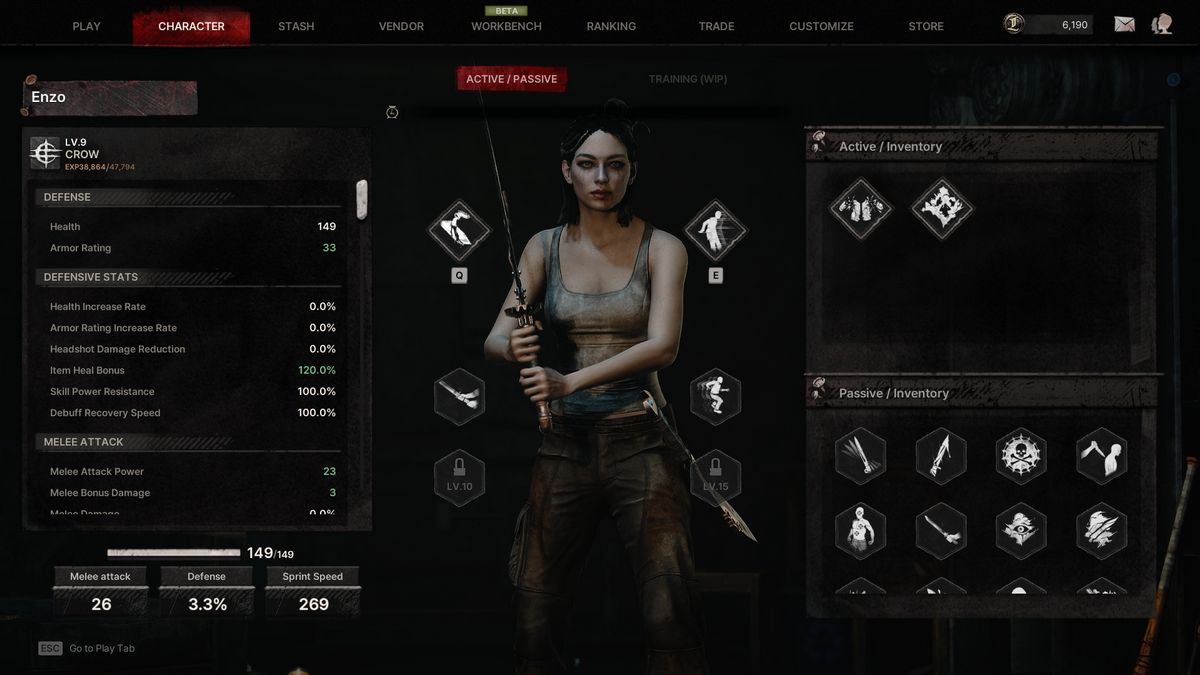Screen dimensions: 1200x675
Task: Select the Active / Passive sub-tab
Action: (512, 79)
